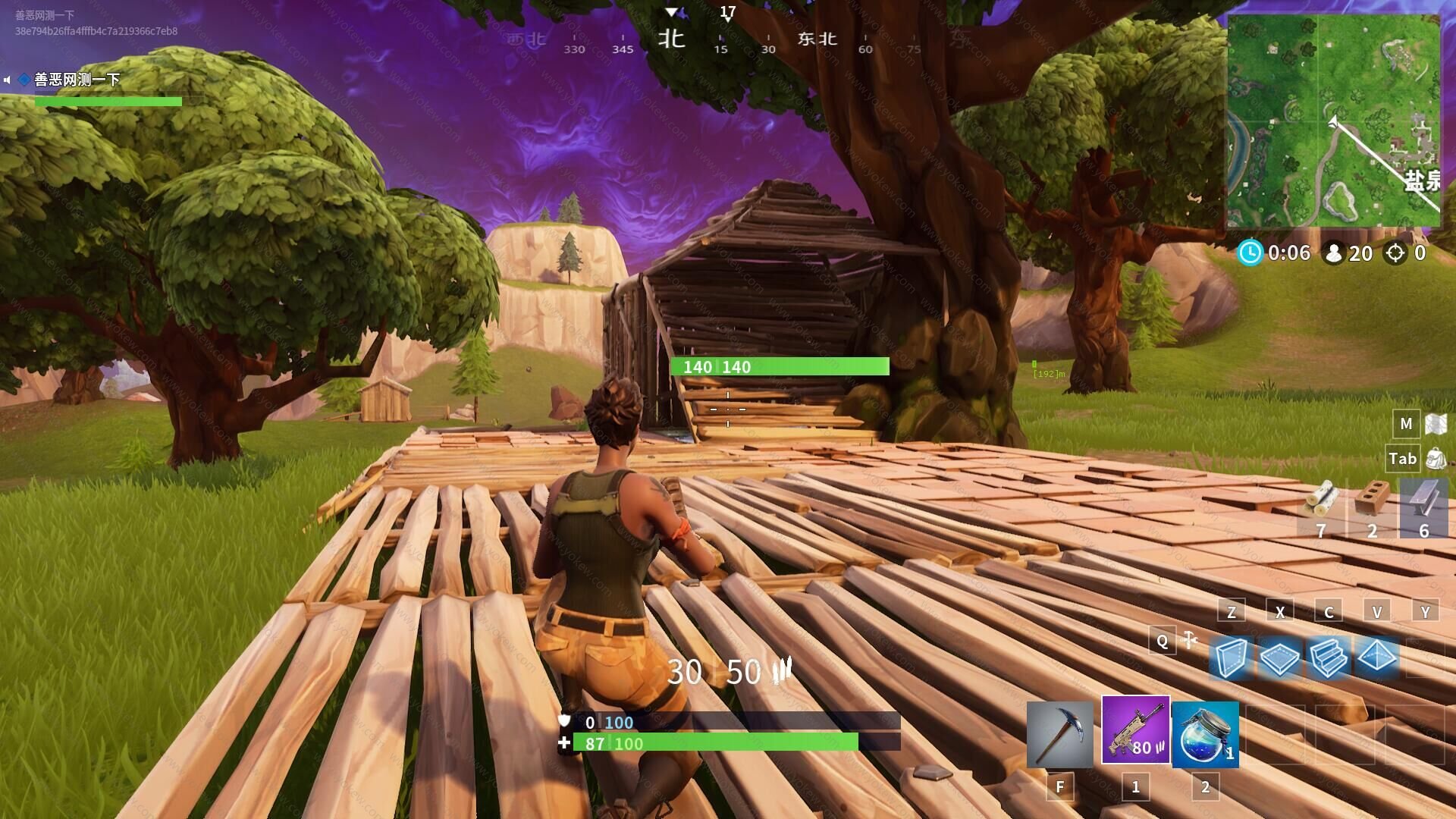The width and height of the screenshot is (1456, 819).
Task: Click the teammate speaker icon
Action: click(x=7, y=80)
